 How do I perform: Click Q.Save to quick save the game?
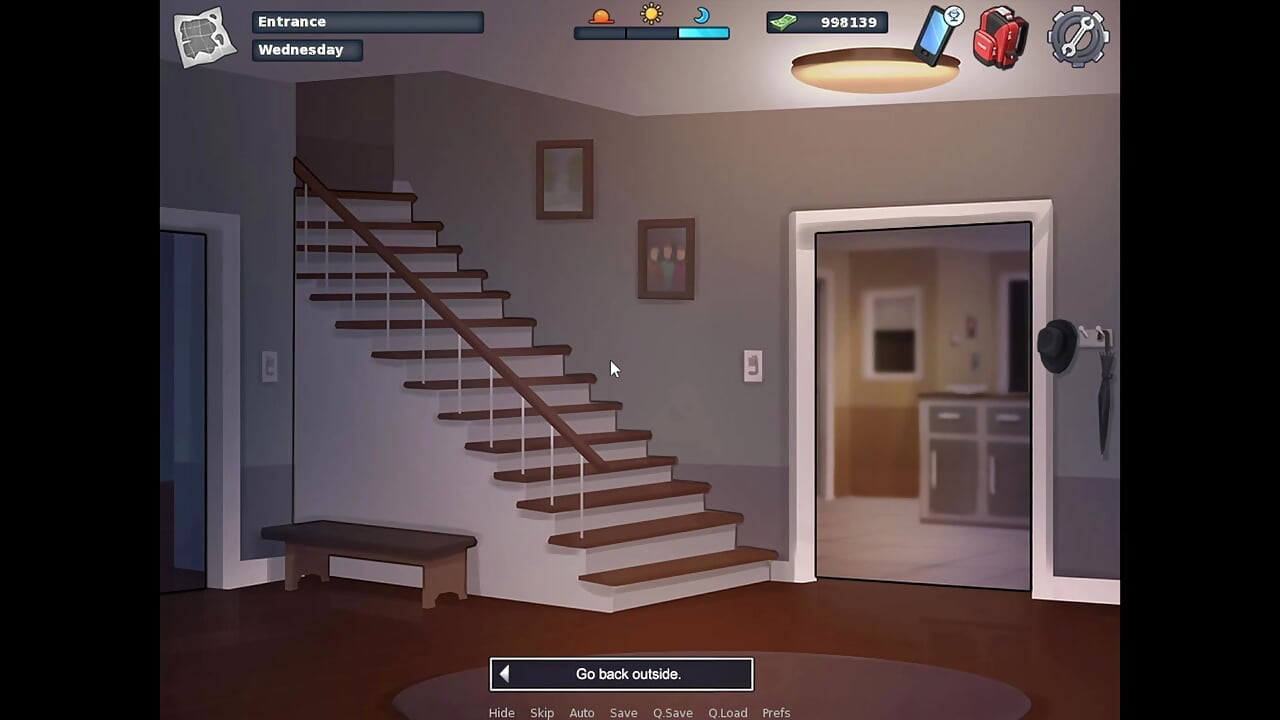click(672, 712)
